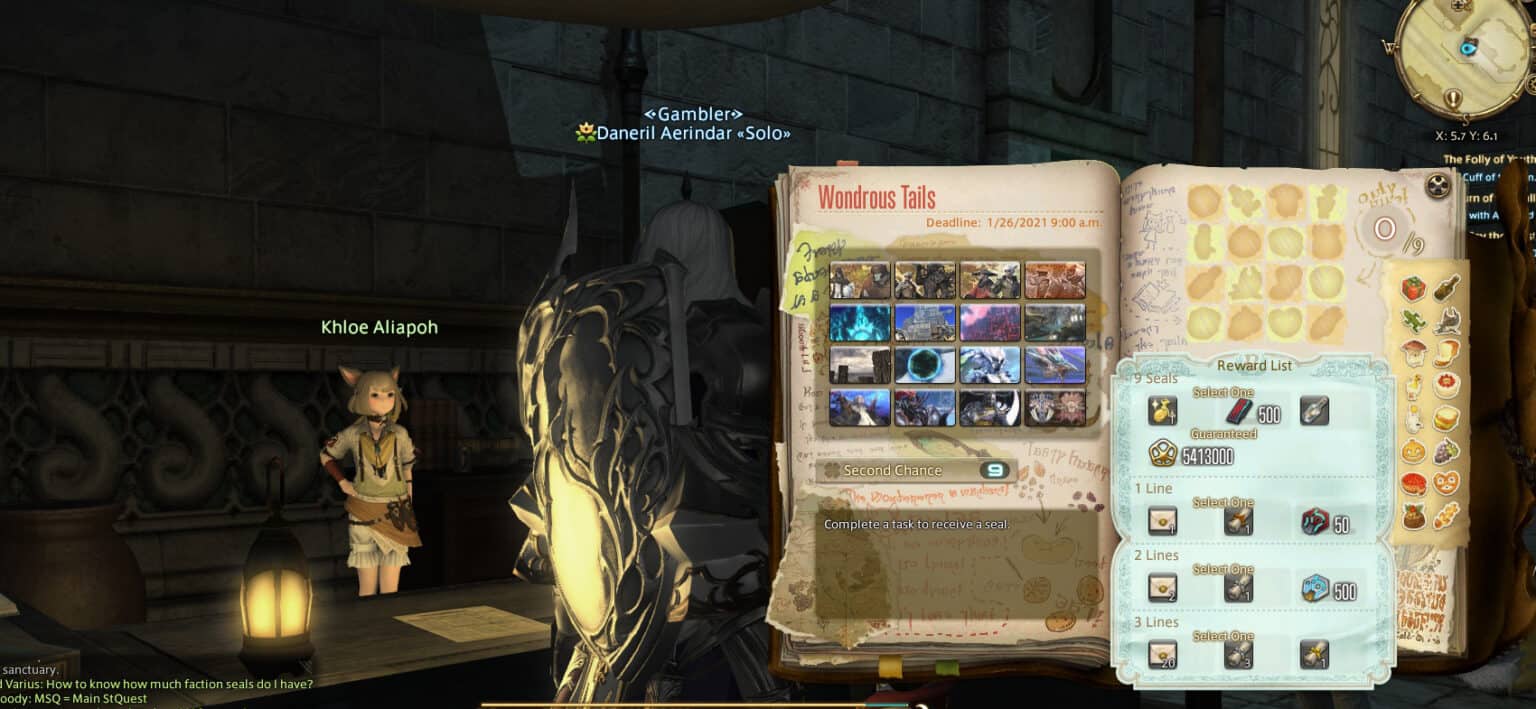This screenshot has width=1536, height=709.
Task: Click the pumpkin sticker on the bookmark
Action: click(1412, 451)
